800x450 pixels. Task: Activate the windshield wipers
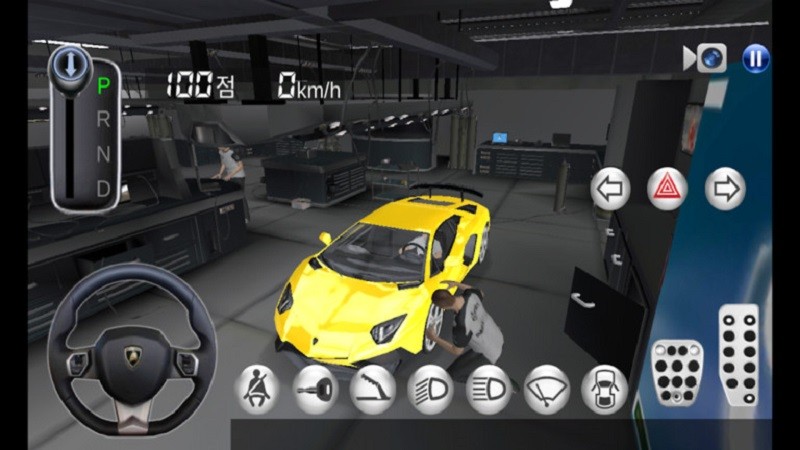(x=547, y=389)
